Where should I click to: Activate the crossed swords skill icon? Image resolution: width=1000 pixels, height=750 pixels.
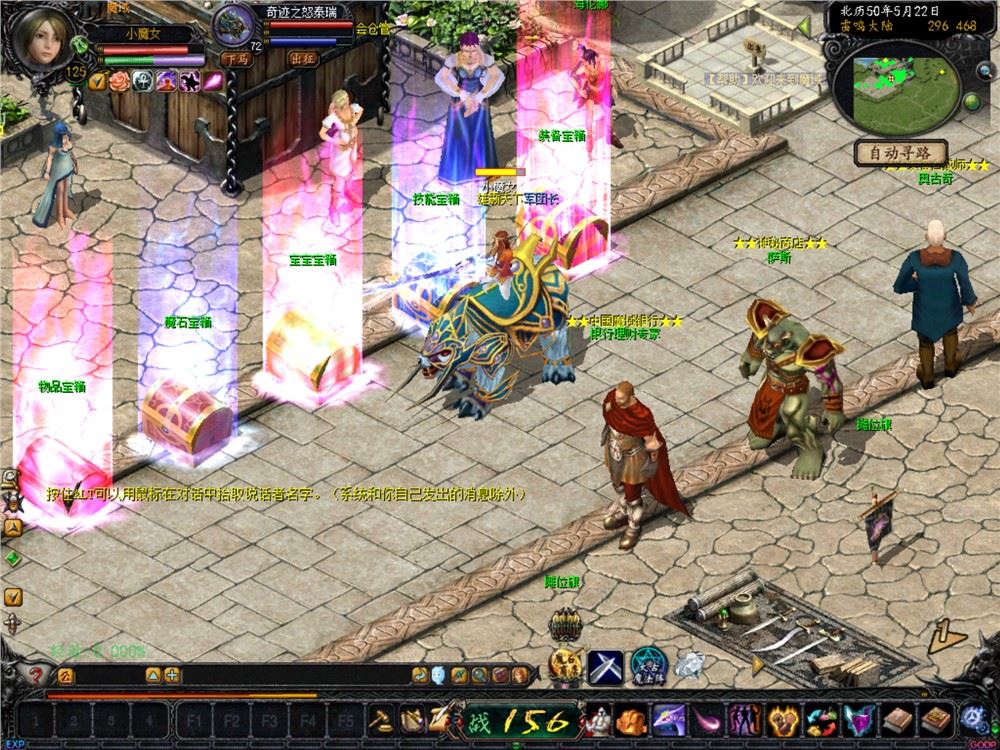coord(606,665)
